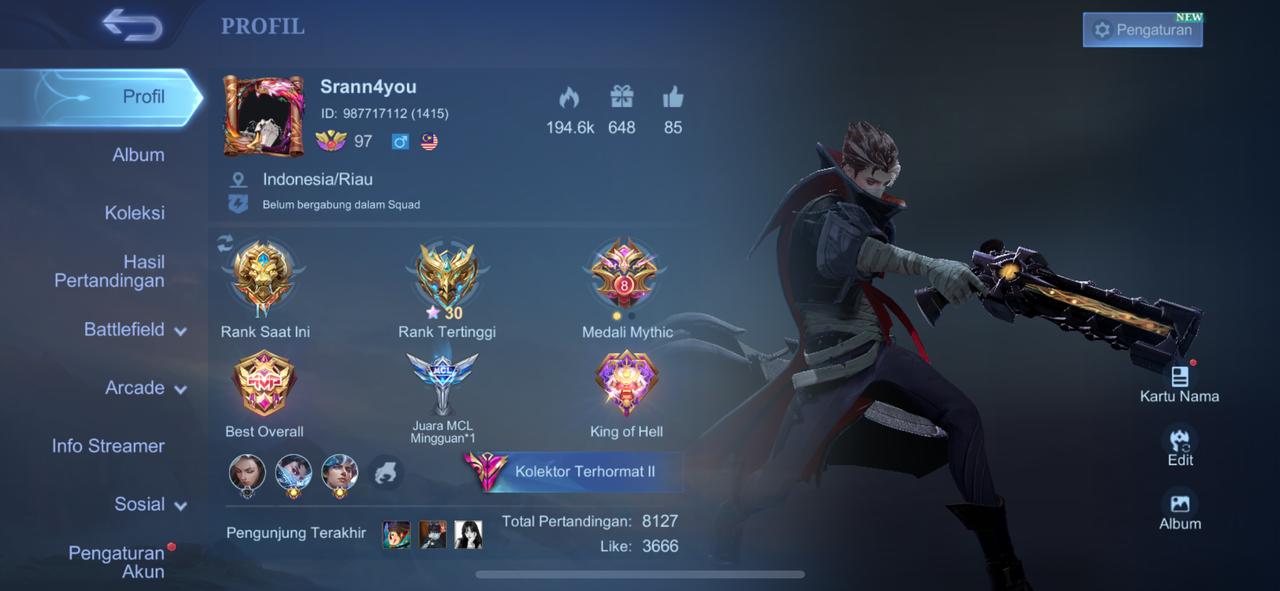Image resolution: width=1280 pixels, height=591 pixels.
Task: Expand the Sosial section
Action: pyautogui.click(x=150, y=505)
